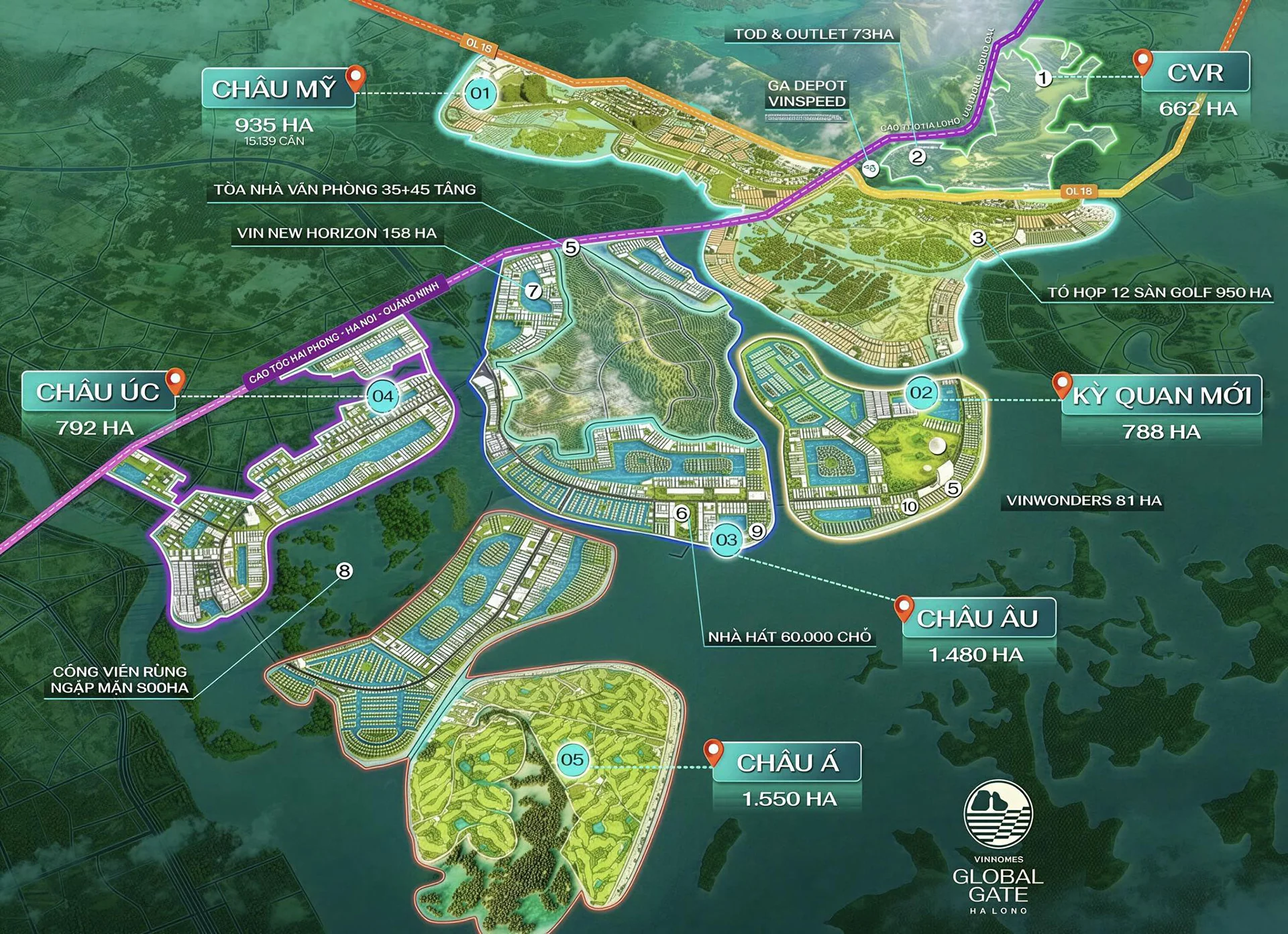Click the teal zone marker 01

[480, 93]
